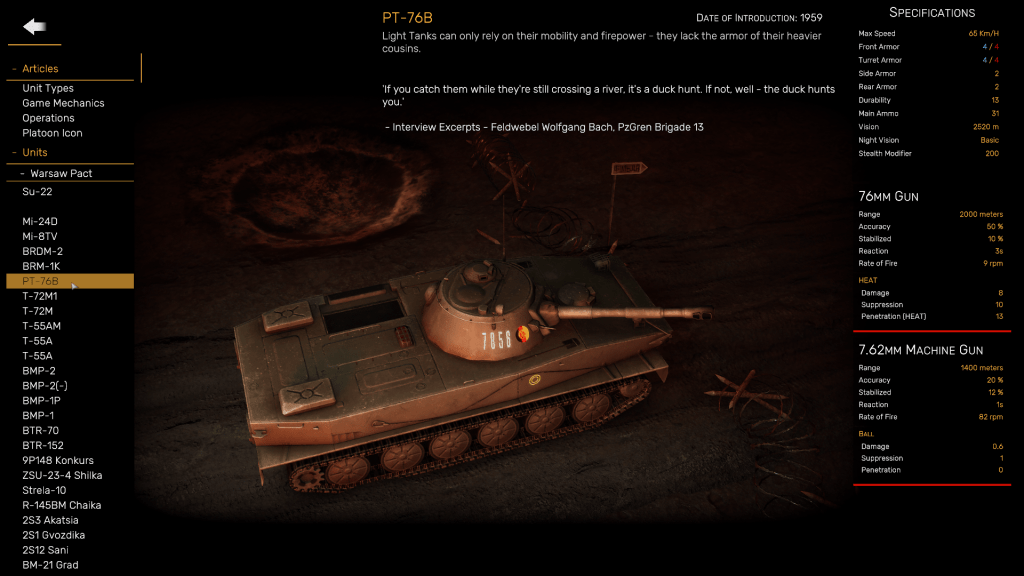Select the Su-22 unit entry
This screenshot has width=1024, height=576.
pyautogui.click(x=37, y=191)
